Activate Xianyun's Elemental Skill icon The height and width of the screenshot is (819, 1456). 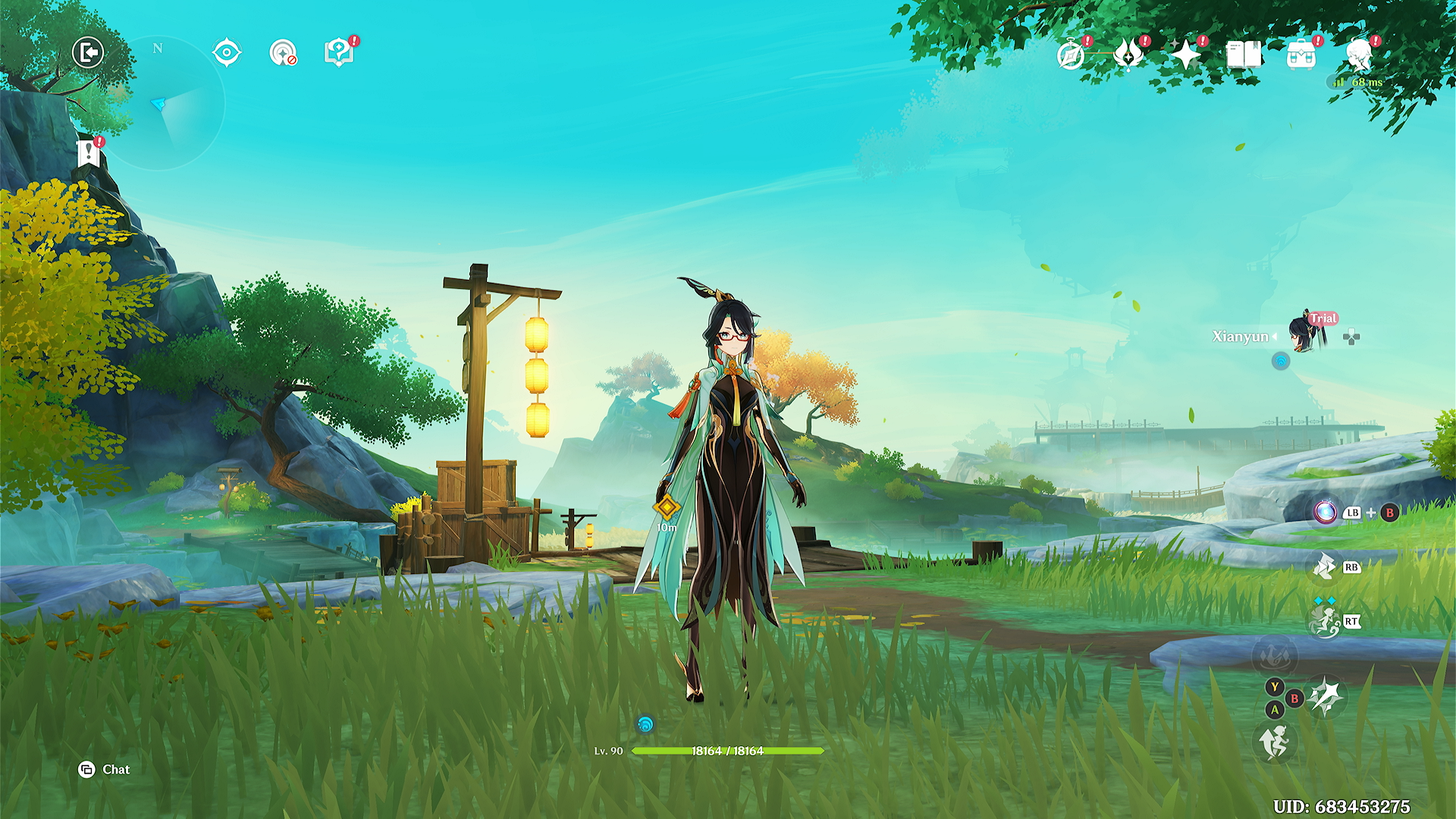[x=1325, y=567]
